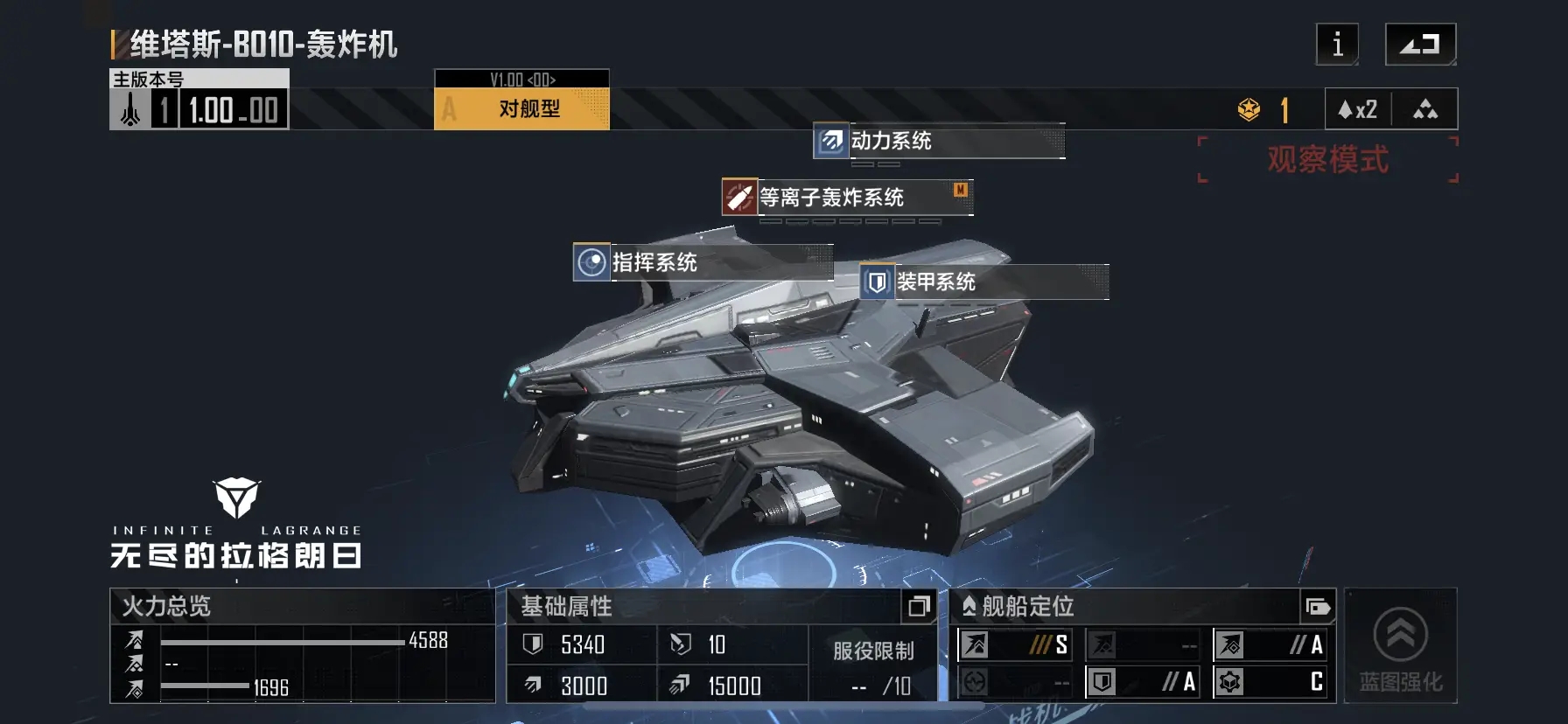Viewport: 1568px width, 724px height.
Task: Click the tag icon on 舰船定位 panel header
Action: (x=1318, y=606)
